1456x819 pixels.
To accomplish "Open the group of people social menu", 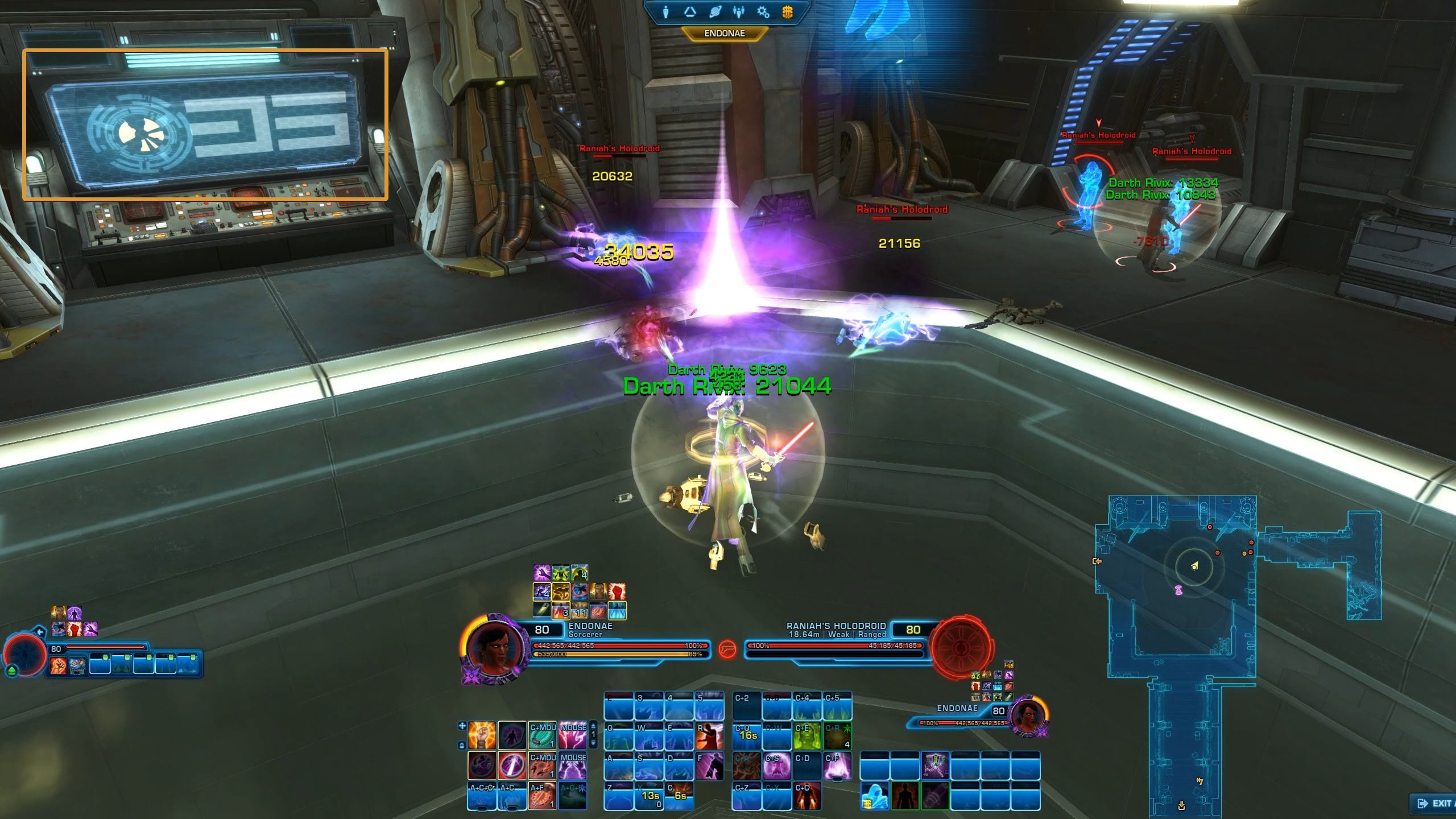I will pyautogui.click(x=739, y=12).
